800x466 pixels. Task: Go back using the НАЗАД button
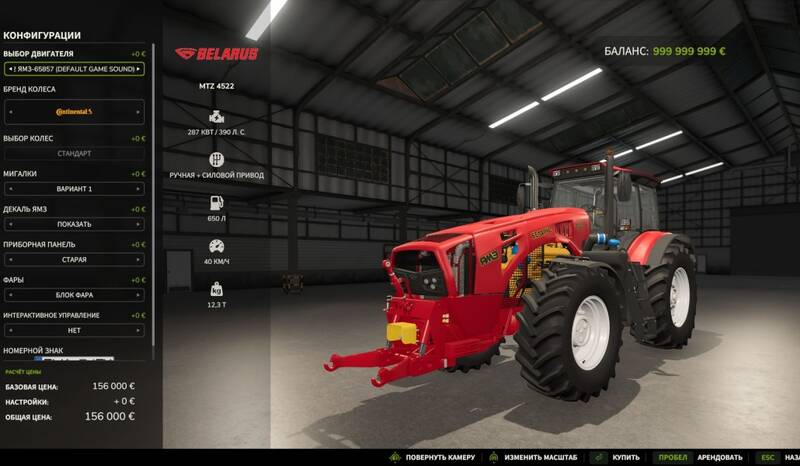click(790, 457)
